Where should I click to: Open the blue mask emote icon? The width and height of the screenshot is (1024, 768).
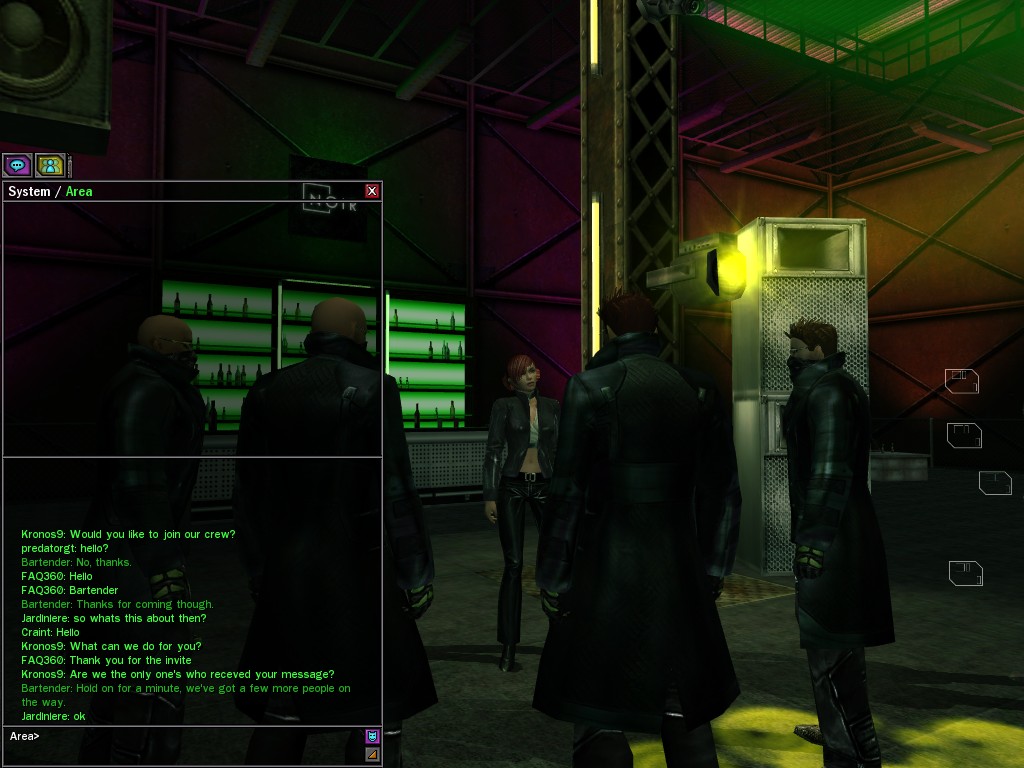pyautogui.click(x=372, y=737)
